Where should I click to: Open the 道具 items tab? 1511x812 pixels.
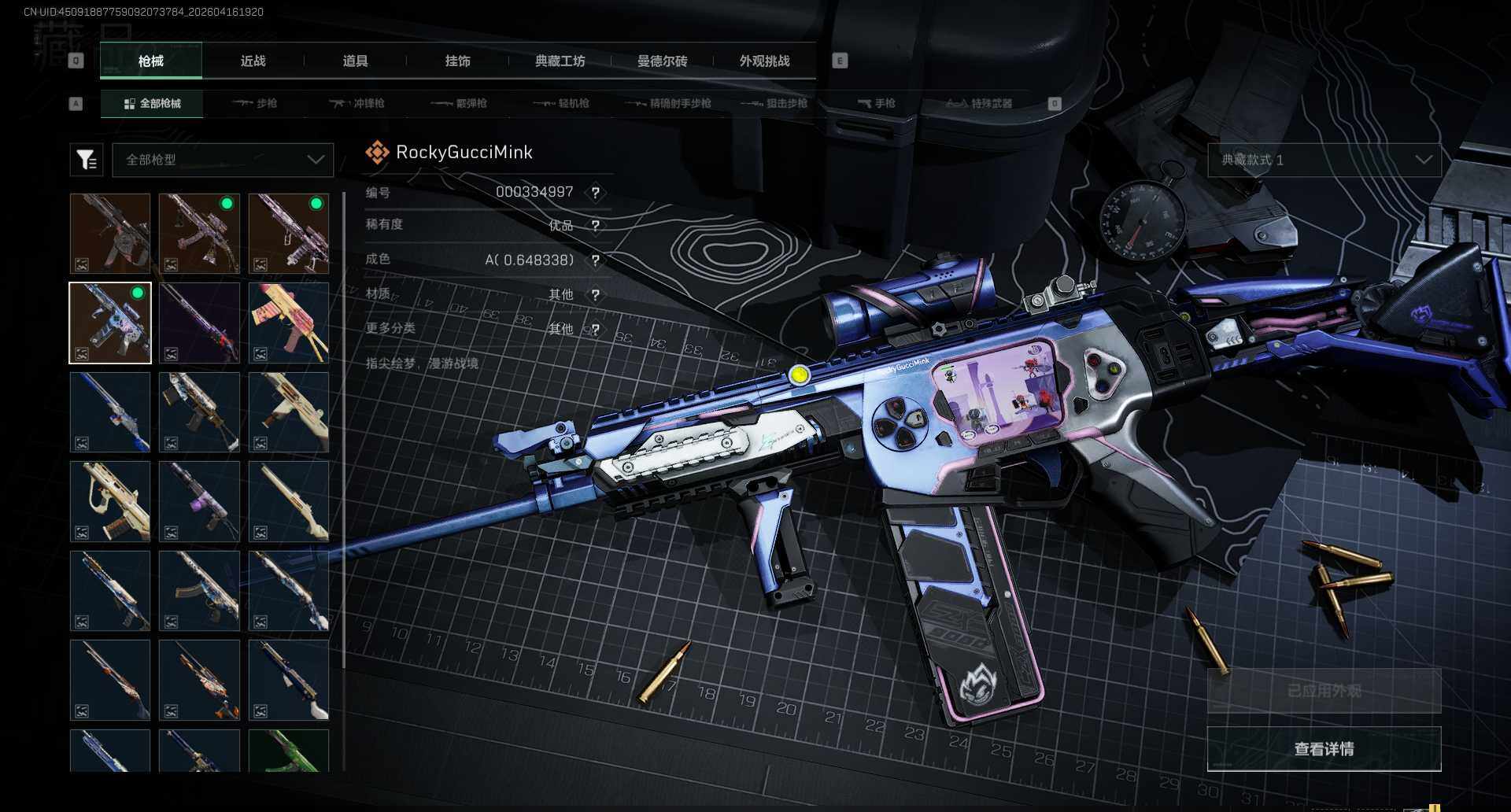(x=355, y=61)
